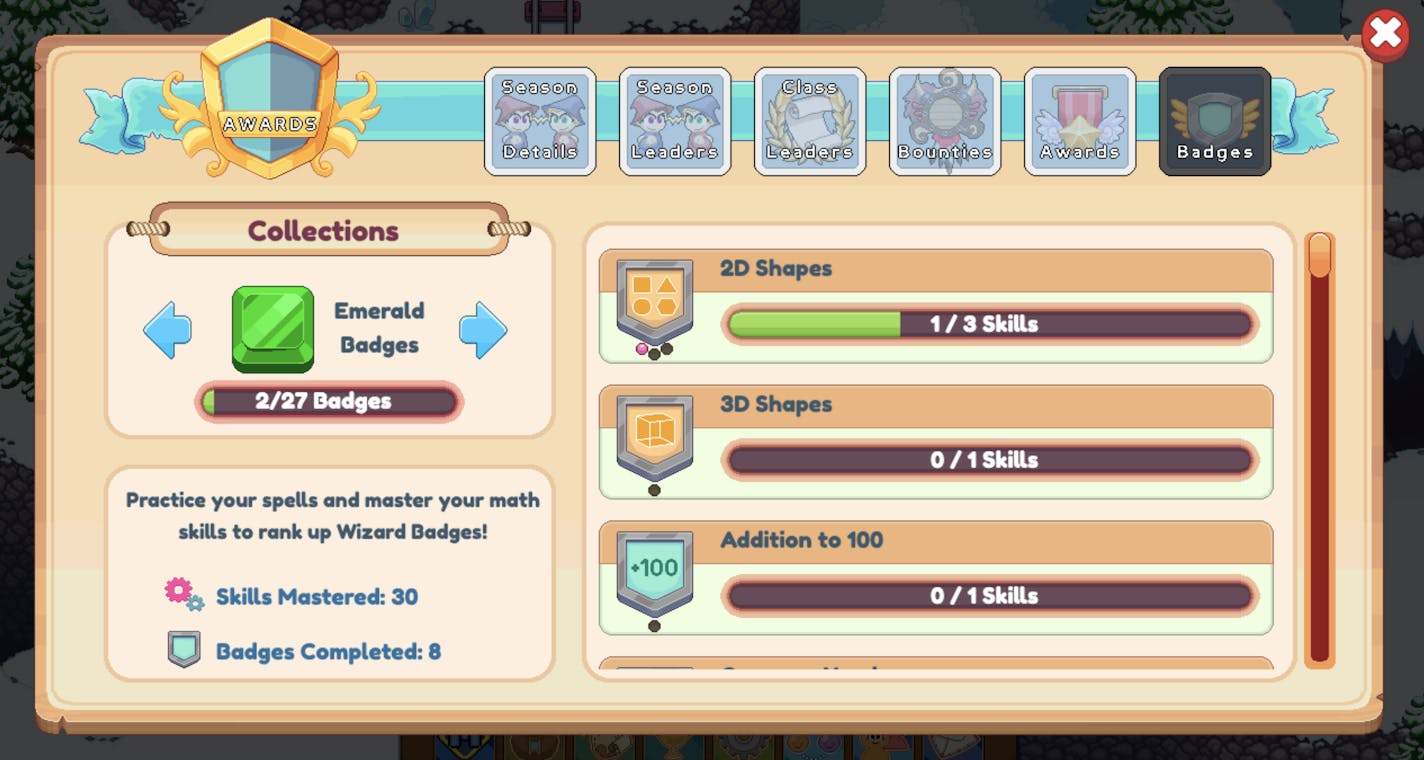This screenshot has height=760, width=1424.
Task: Select the Awards medal icon
Action: (1079, 121)
